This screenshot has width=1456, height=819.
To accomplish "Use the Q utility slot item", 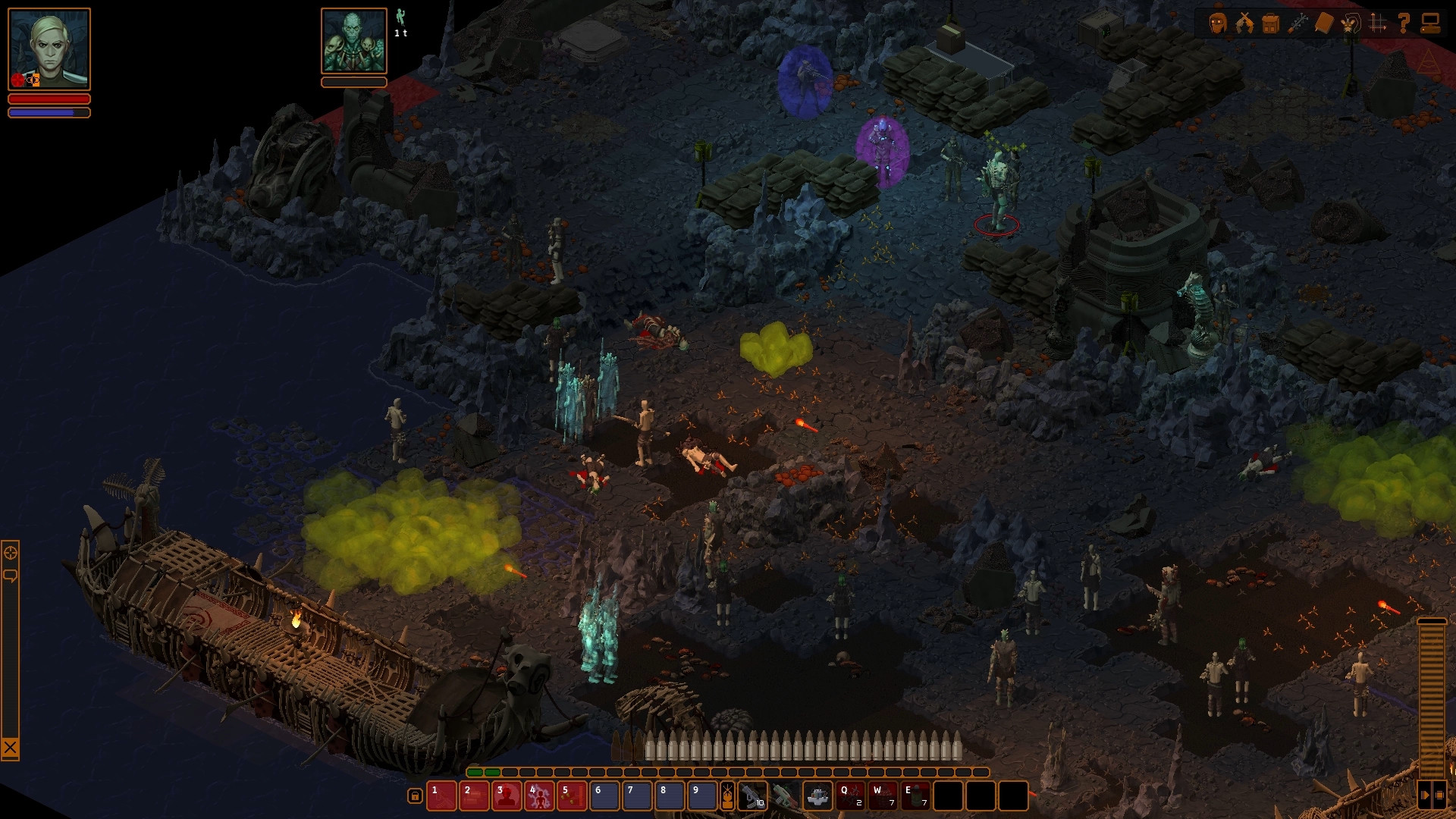I will point(850,796).
